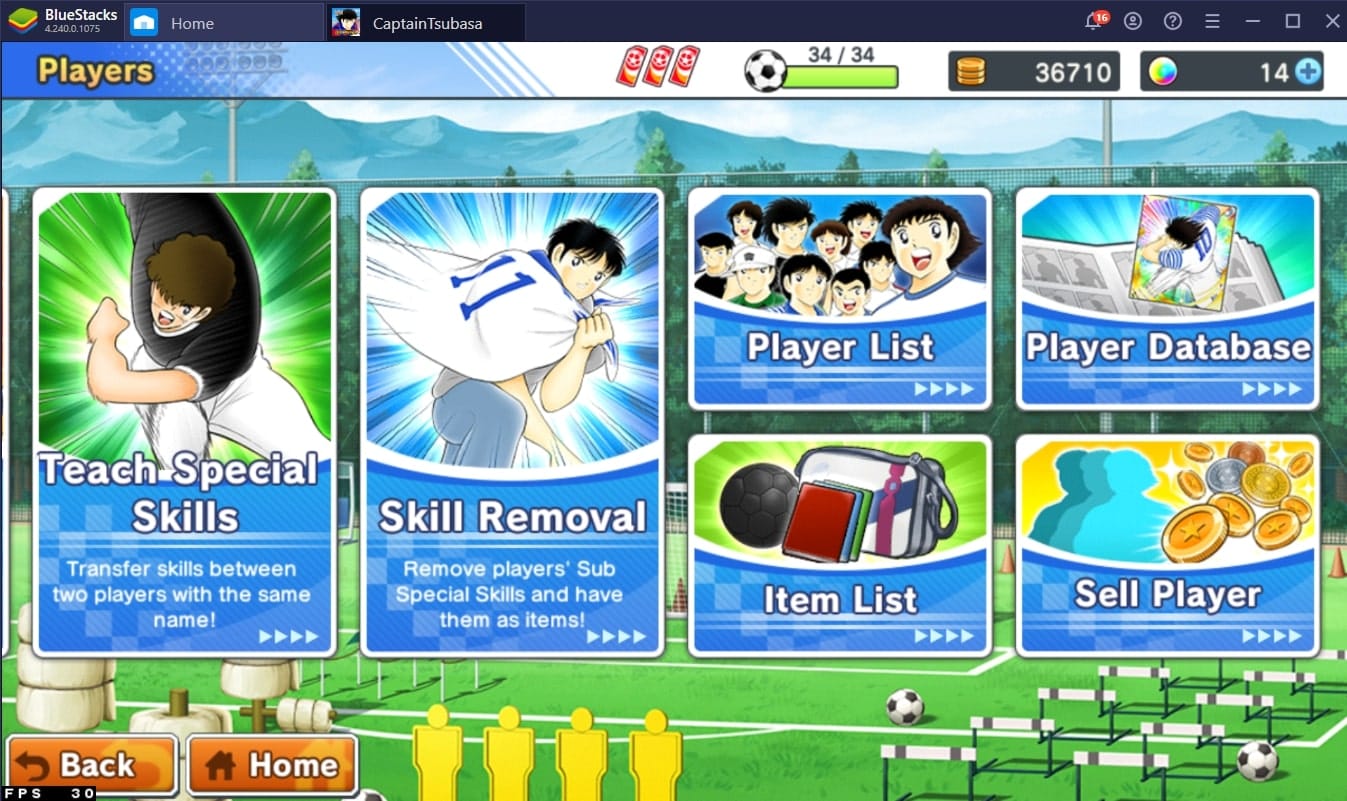Open the Teach Special Skills menu
The width and height of the screenshot is (1347, 801).
(x=184, y=422)
